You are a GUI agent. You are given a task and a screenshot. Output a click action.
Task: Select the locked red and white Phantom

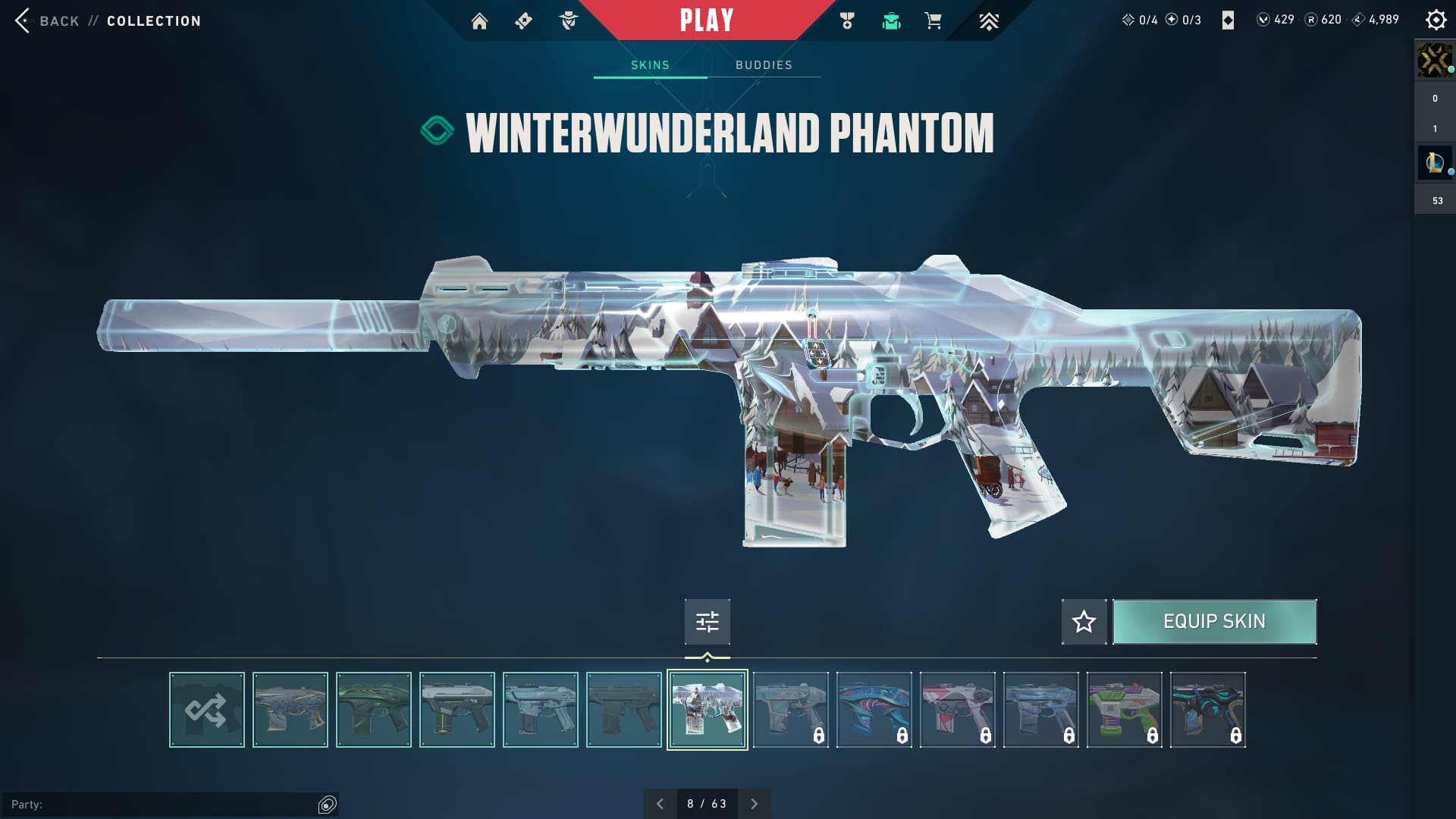point(958,710)
